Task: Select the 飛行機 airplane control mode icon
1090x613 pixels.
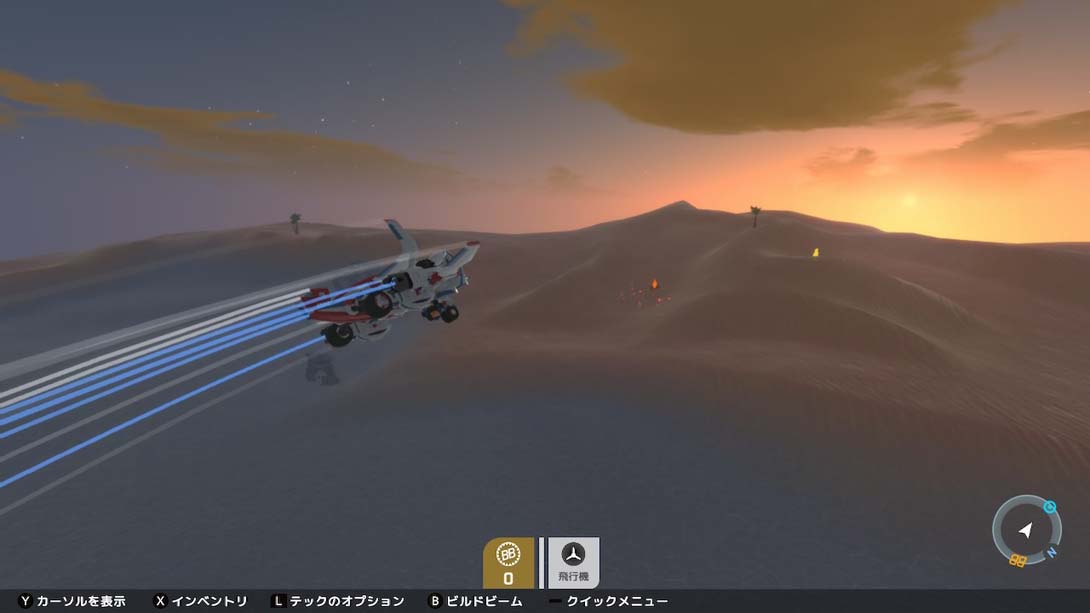Action: pyautogui.click(x=573, y=561)
